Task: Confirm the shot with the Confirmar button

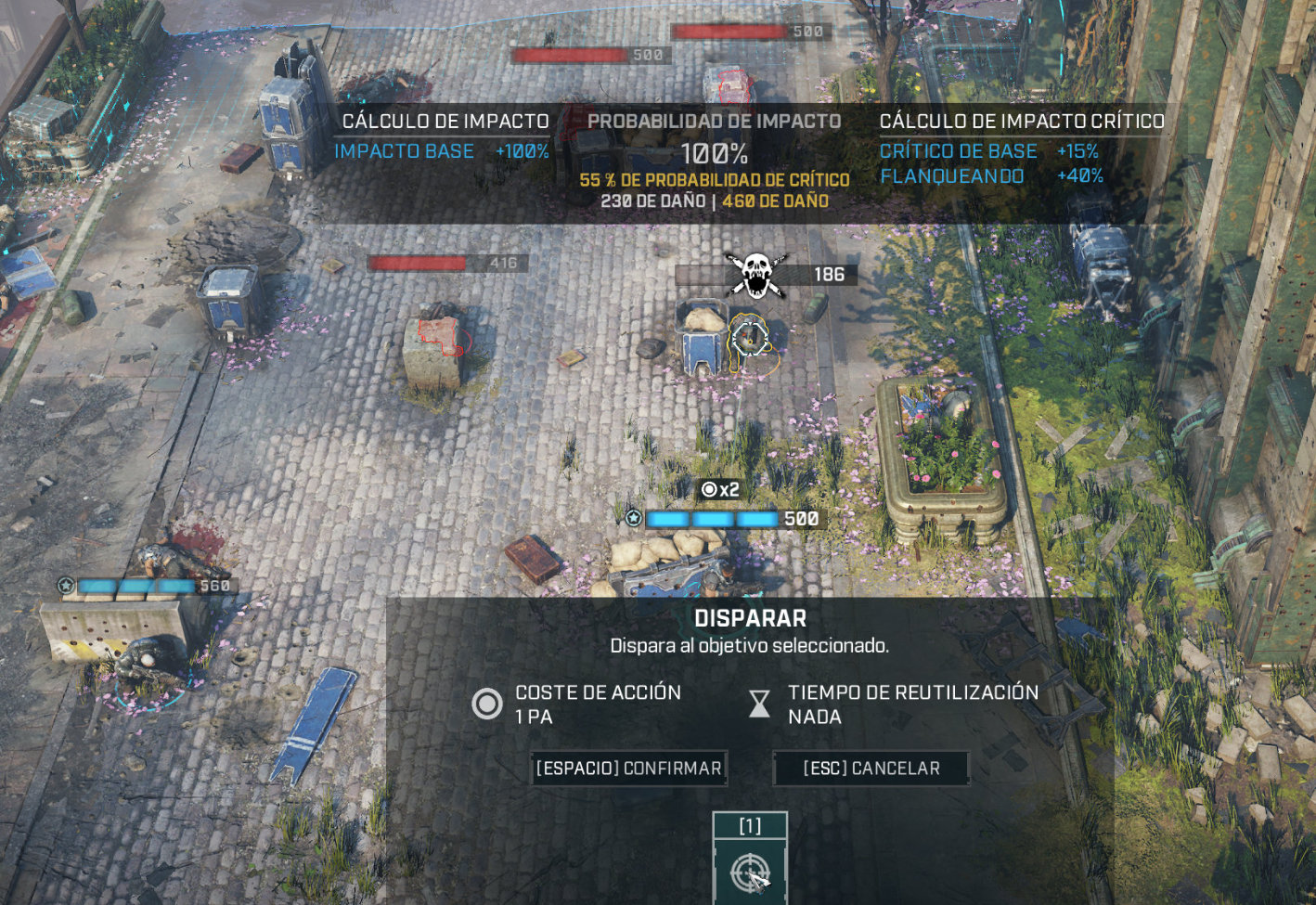Action: point(628,769)
